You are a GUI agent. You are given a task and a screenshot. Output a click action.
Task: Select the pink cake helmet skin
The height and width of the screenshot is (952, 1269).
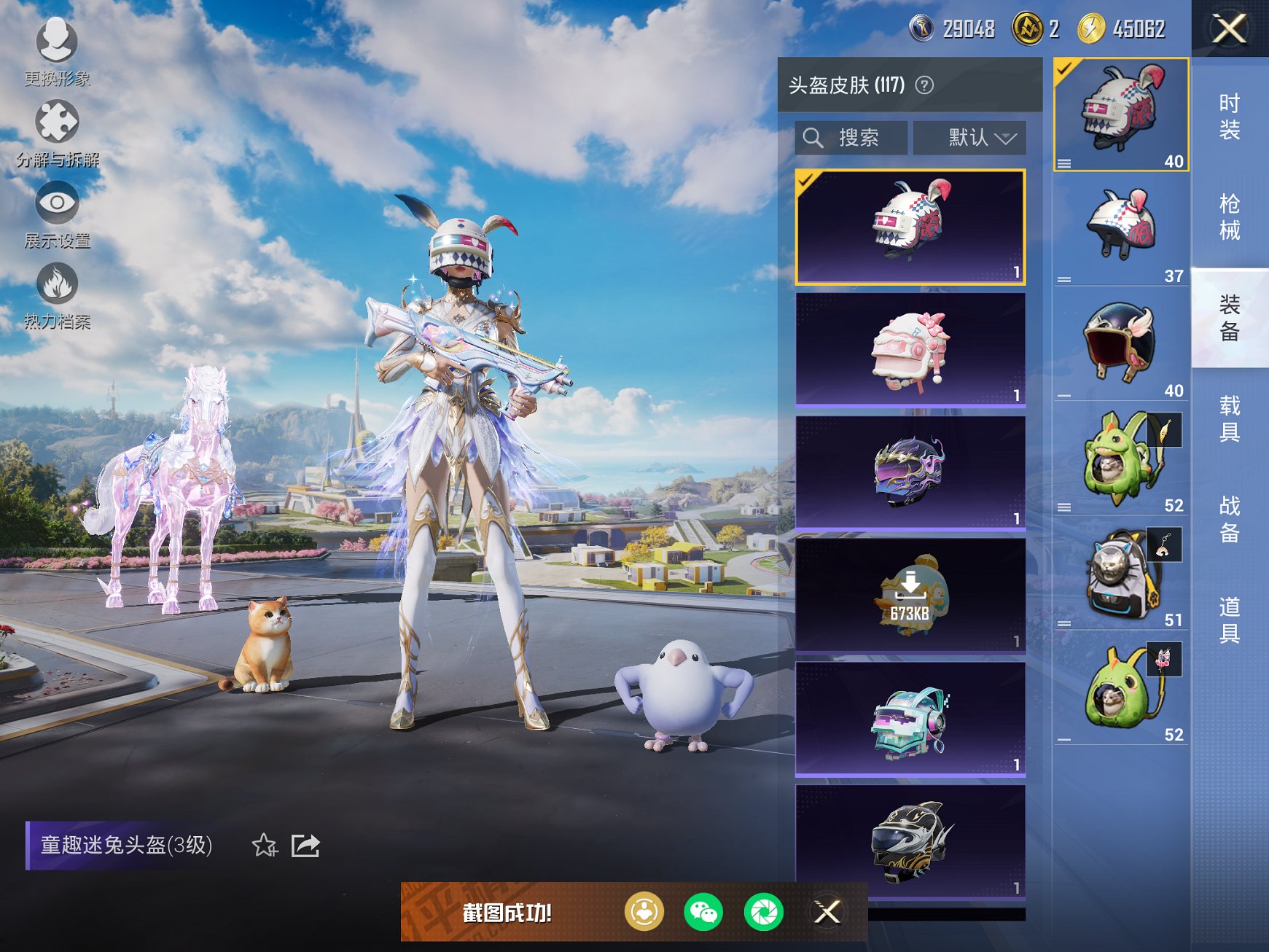pos(909,350)
